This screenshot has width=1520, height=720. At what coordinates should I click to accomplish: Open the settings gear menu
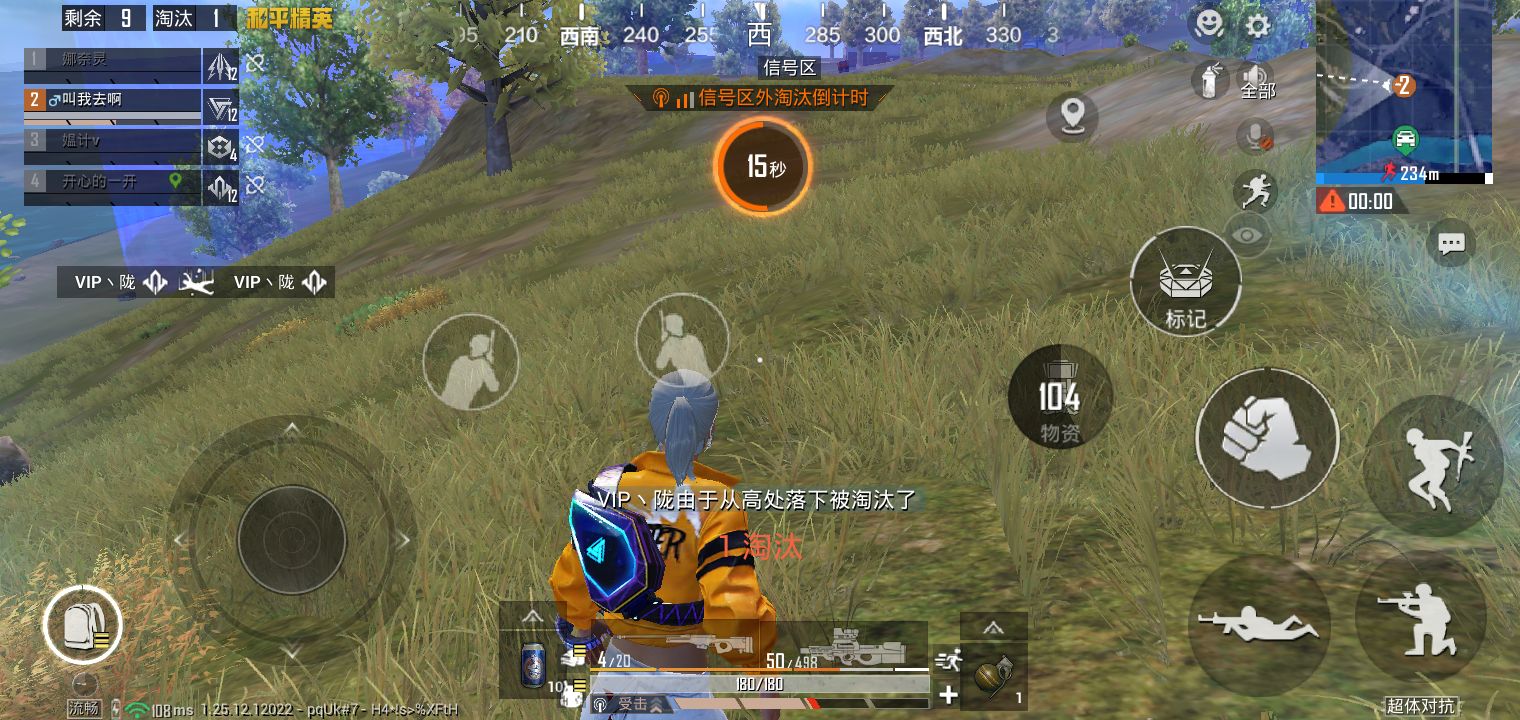(1257, 26)
